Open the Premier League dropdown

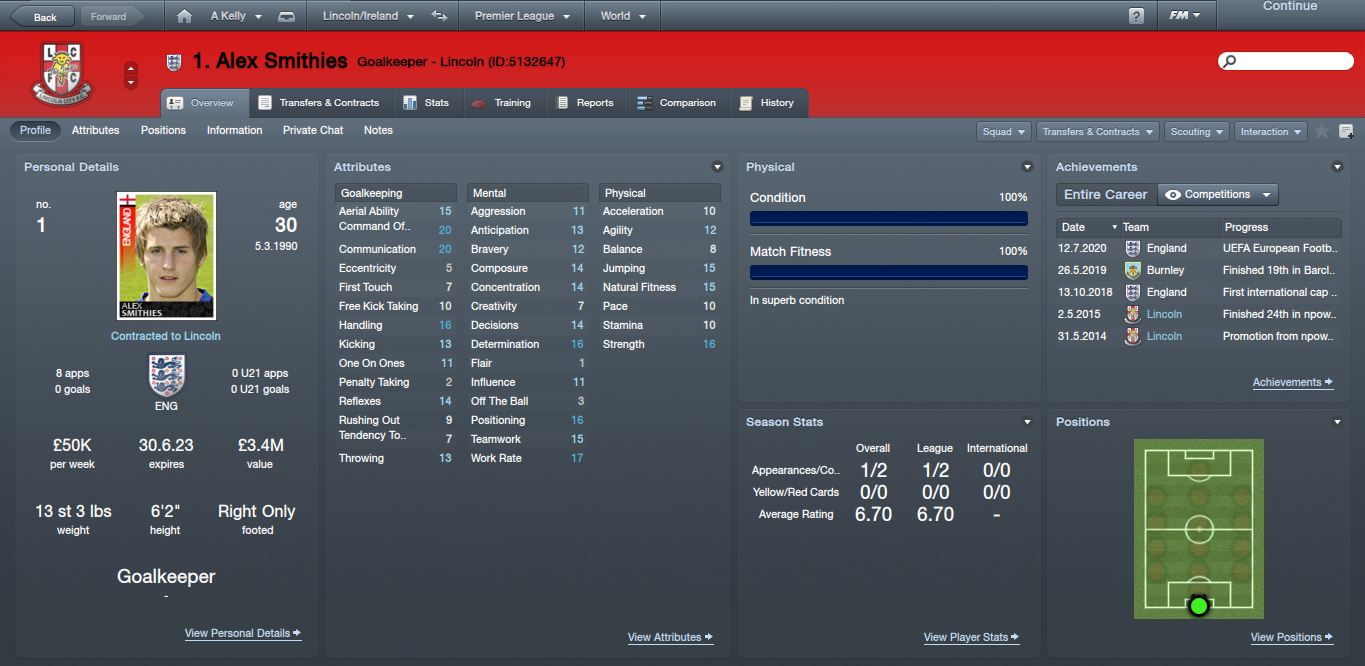(x=522, y=16)
